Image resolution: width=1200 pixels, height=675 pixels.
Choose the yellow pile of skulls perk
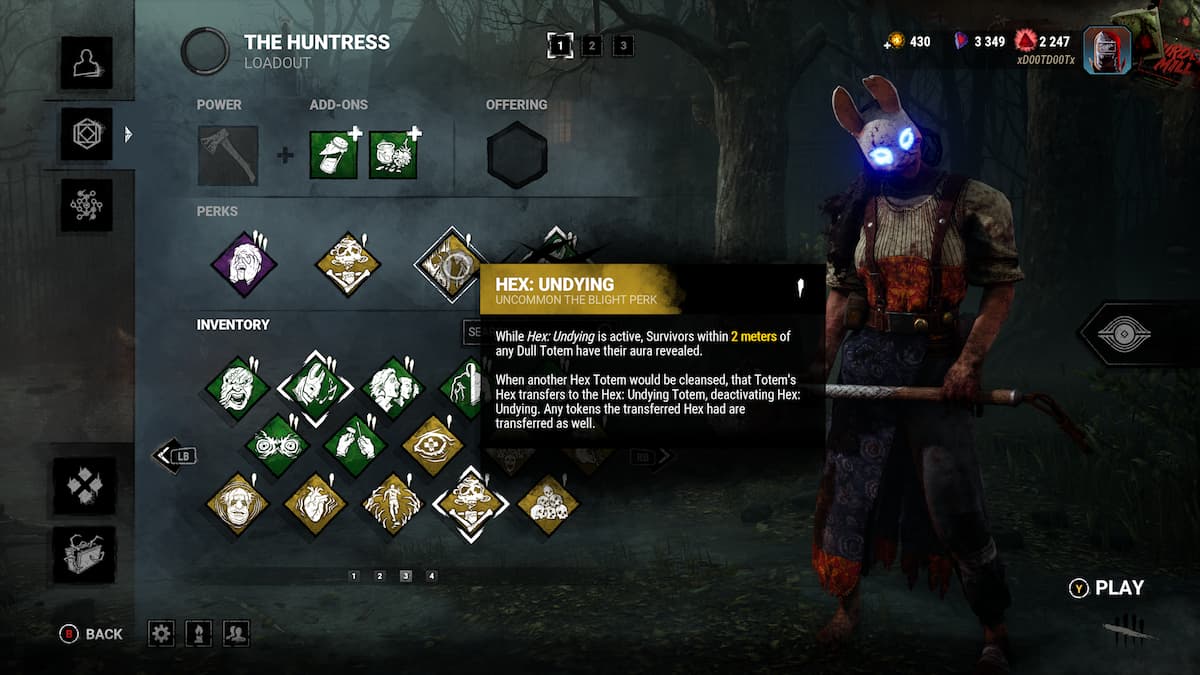[x=548, y=503]
